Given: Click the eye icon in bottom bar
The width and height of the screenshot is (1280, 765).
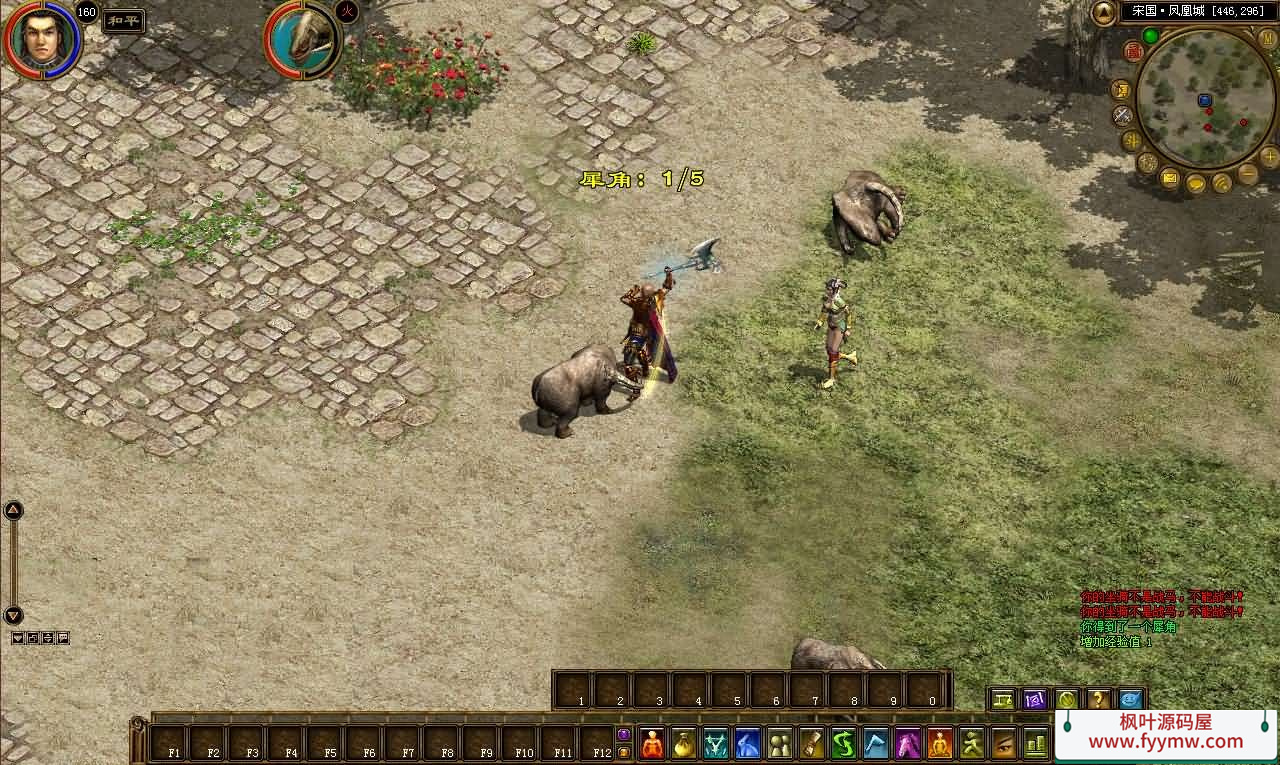Looking at the screenshot, I should click(1004, 744).
